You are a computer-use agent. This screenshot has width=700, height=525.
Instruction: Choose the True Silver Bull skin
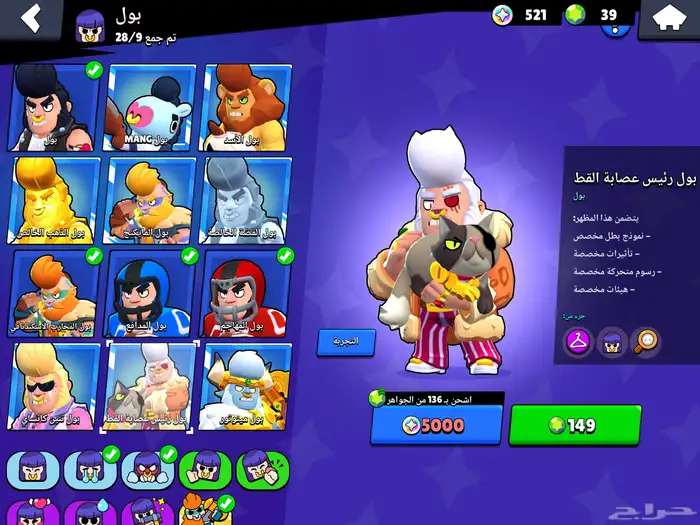pyautogui.click(x=247, y=200)
